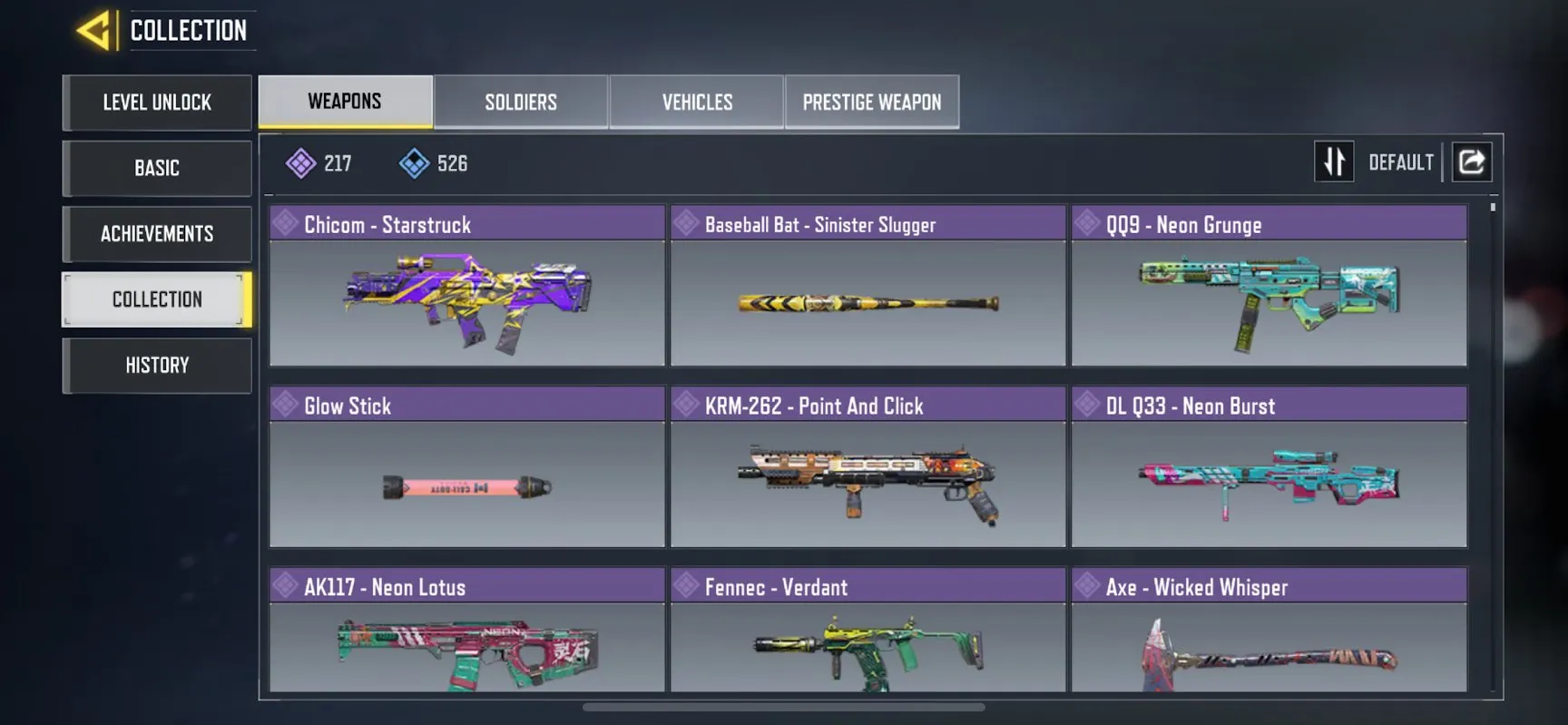Switch to the Vehicles tab
This screenshot has width=1568, height=725.
click(696, 102)
